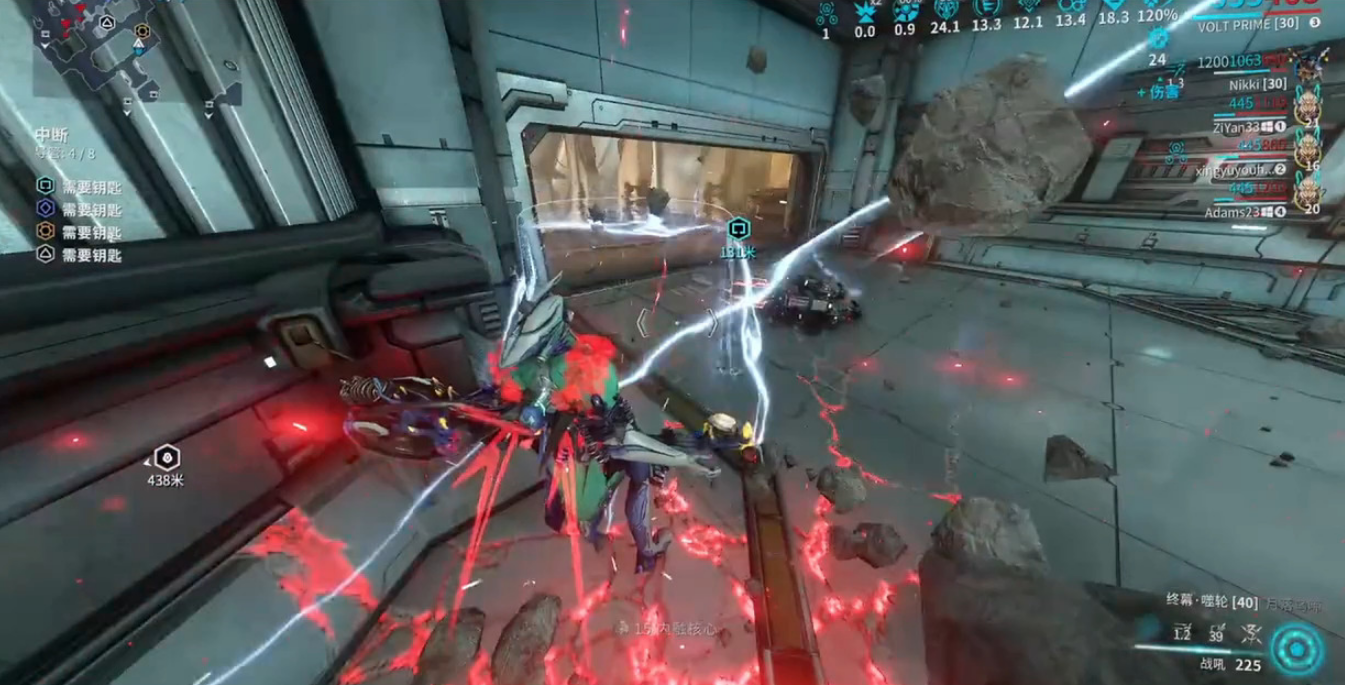Click the cyan square objective waypoint marker

[x=738, y=229]
